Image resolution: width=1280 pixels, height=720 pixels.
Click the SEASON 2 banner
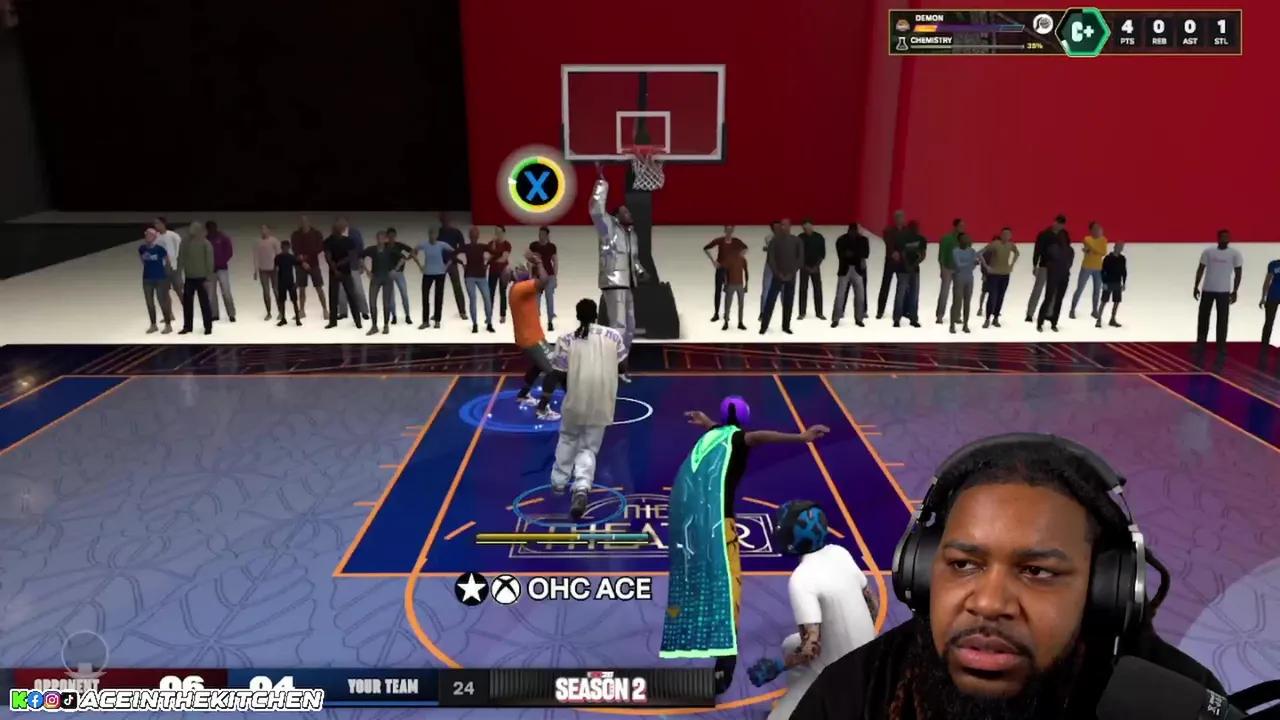coord(605,688)
